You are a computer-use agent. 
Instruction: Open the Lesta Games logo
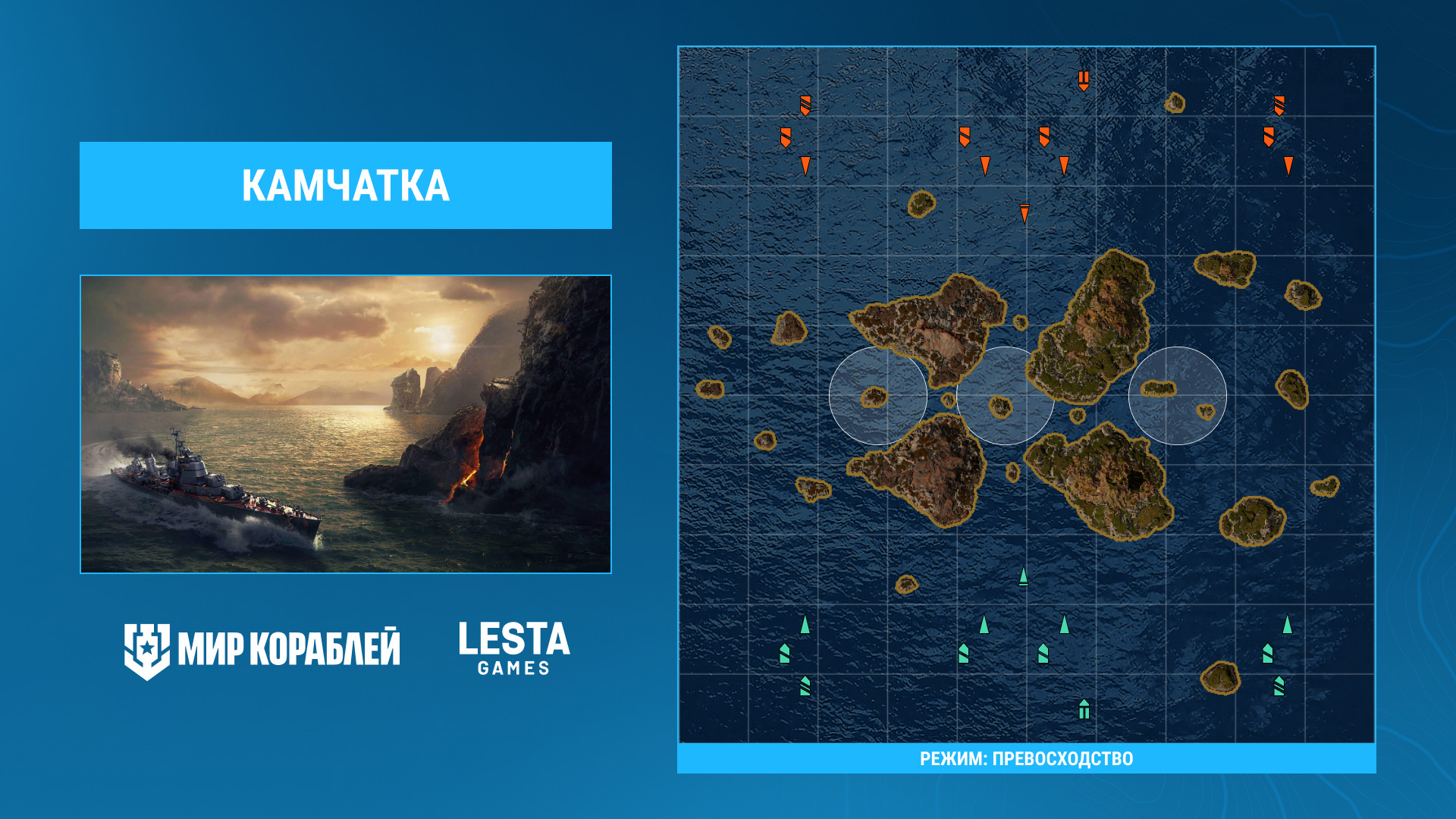[513, 648]
